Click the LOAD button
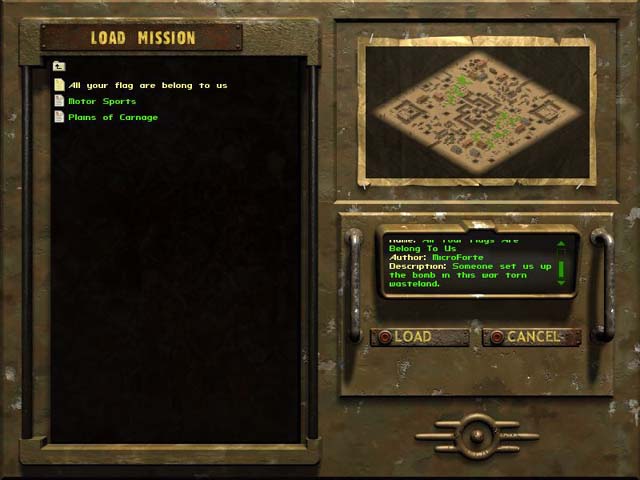The image size is (640, 480). tap(419, 337)
